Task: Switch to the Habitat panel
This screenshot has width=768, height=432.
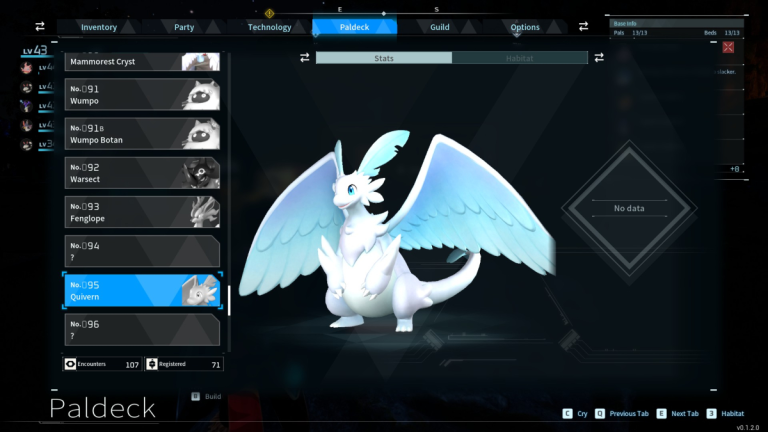Action: [x=519, y=58]
